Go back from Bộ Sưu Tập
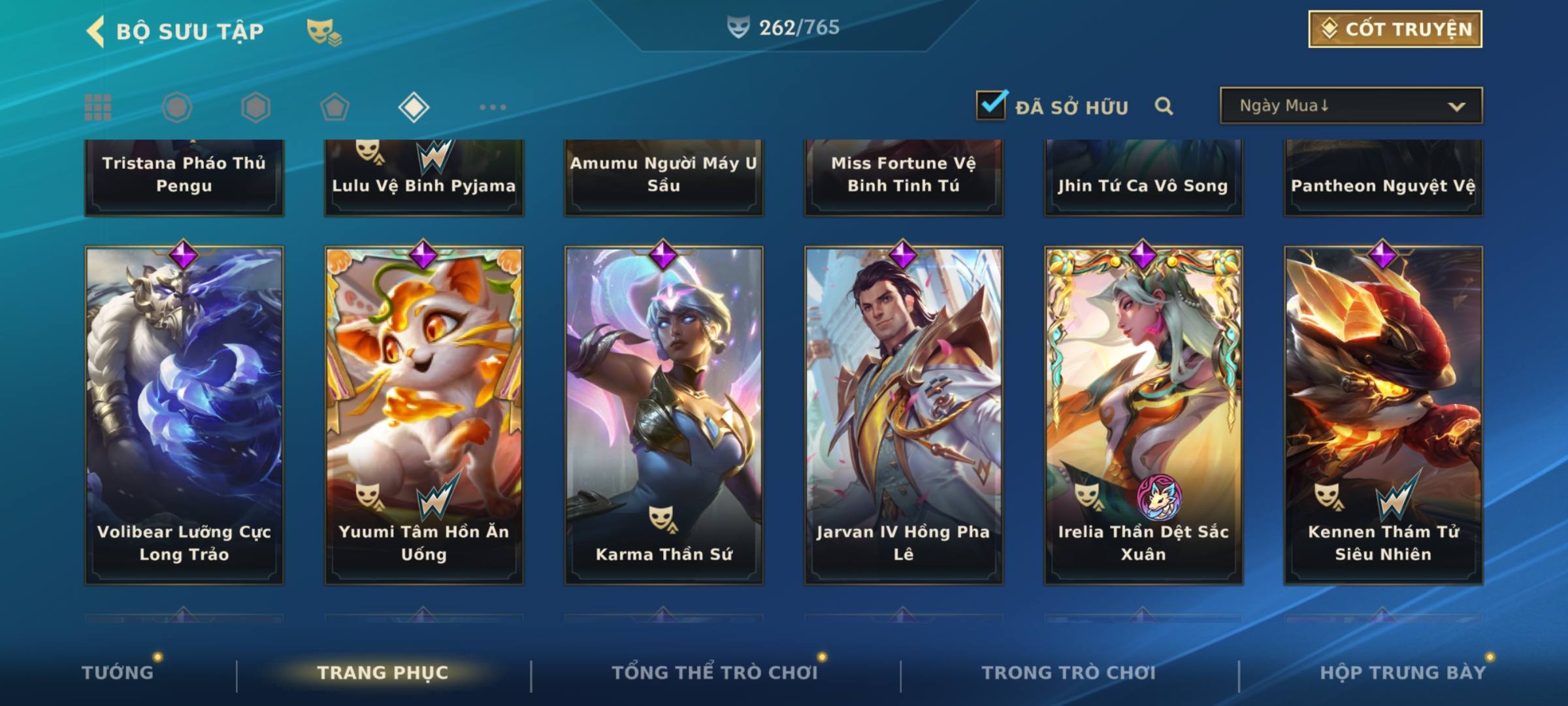Viewport: 1568px width, 706px height. pos(97,31)
